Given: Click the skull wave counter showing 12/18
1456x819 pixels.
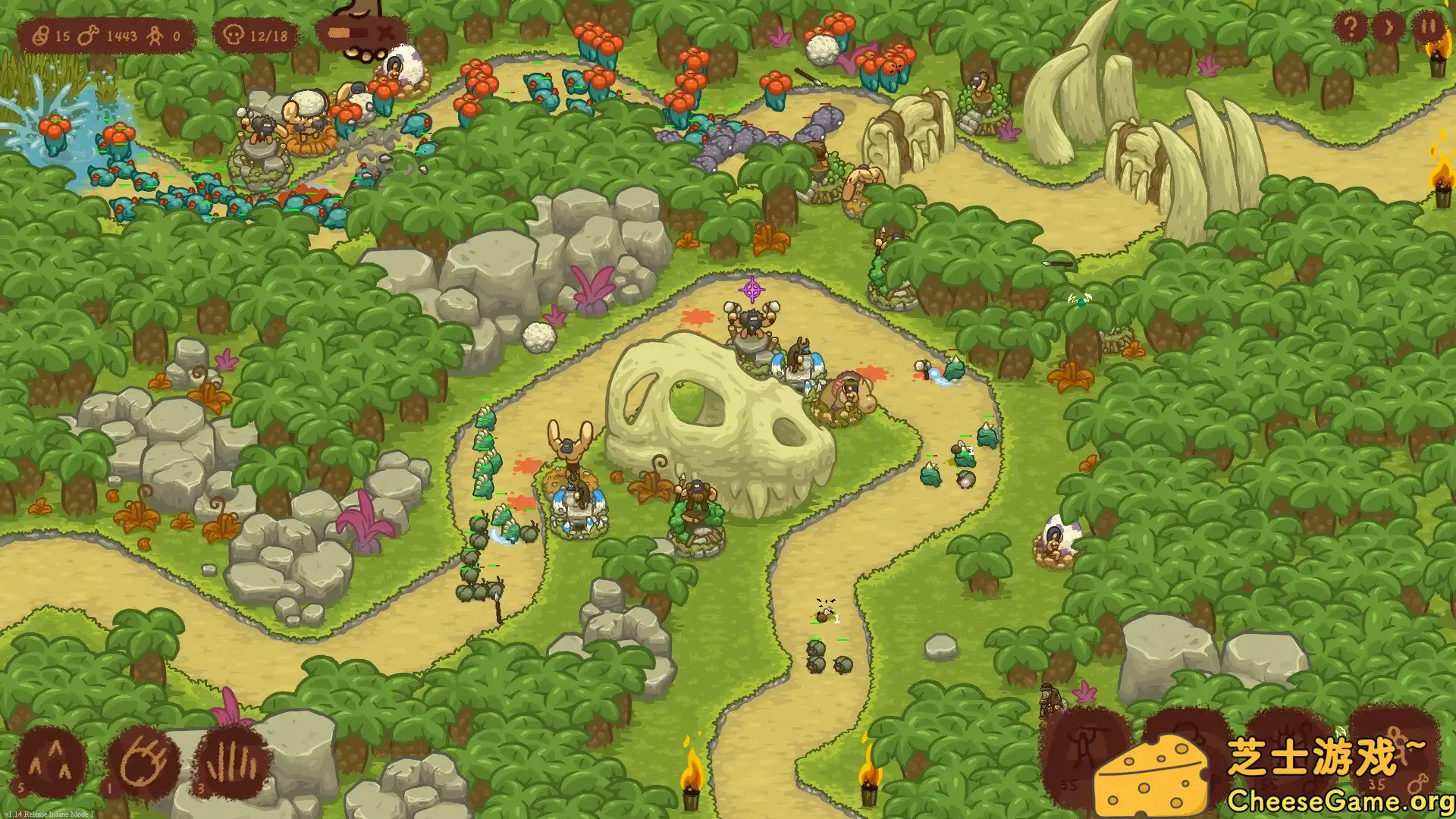Looking at the screenshot, I should tap(258, 34).
